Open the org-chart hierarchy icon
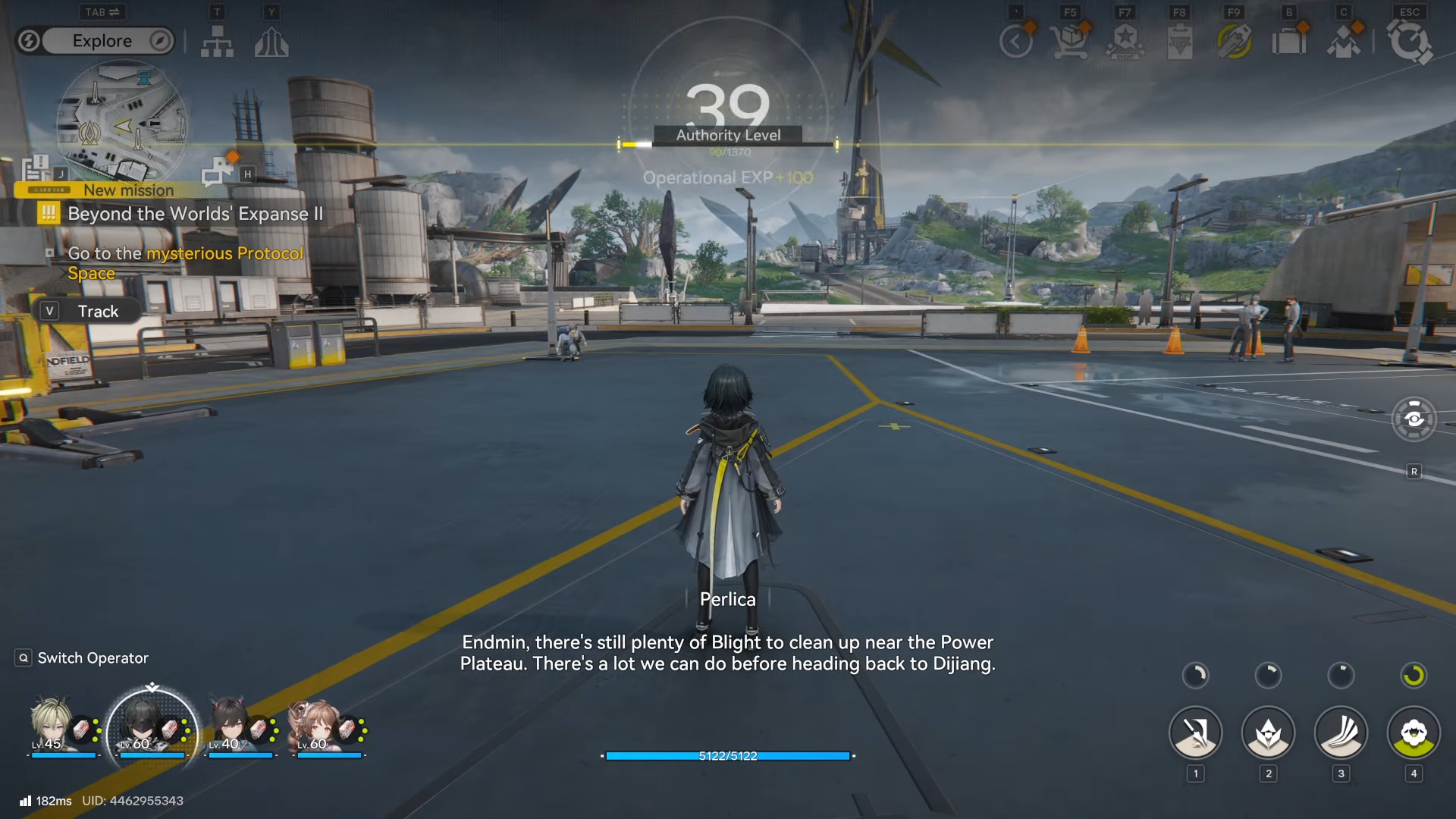The image size is (1456, 819). coord(217,42)
